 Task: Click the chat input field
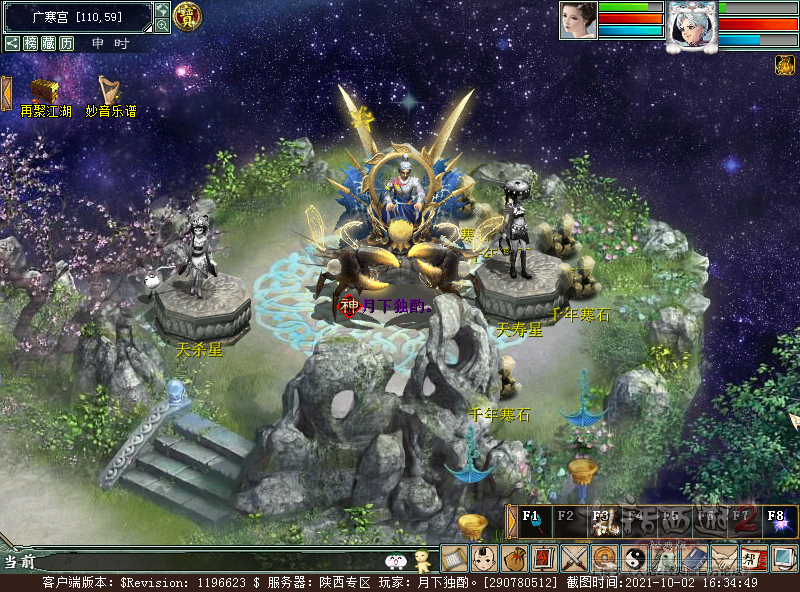click(200, 562)
